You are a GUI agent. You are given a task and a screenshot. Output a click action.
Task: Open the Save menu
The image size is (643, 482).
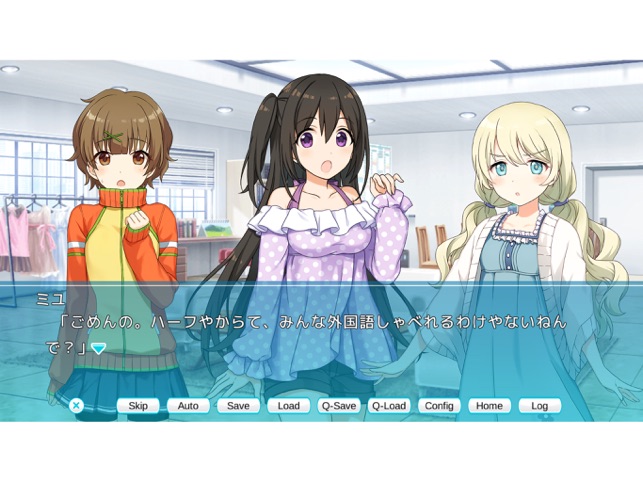tap(238, 406)
